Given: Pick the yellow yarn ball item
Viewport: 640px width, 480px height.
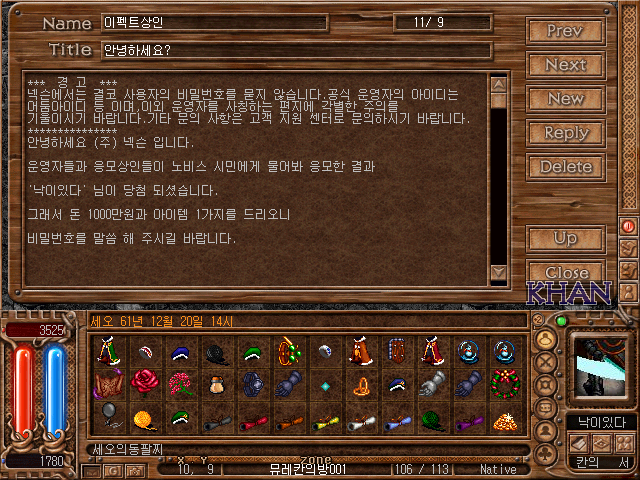Looking at the screenshot, I should (x=142, y=418).
